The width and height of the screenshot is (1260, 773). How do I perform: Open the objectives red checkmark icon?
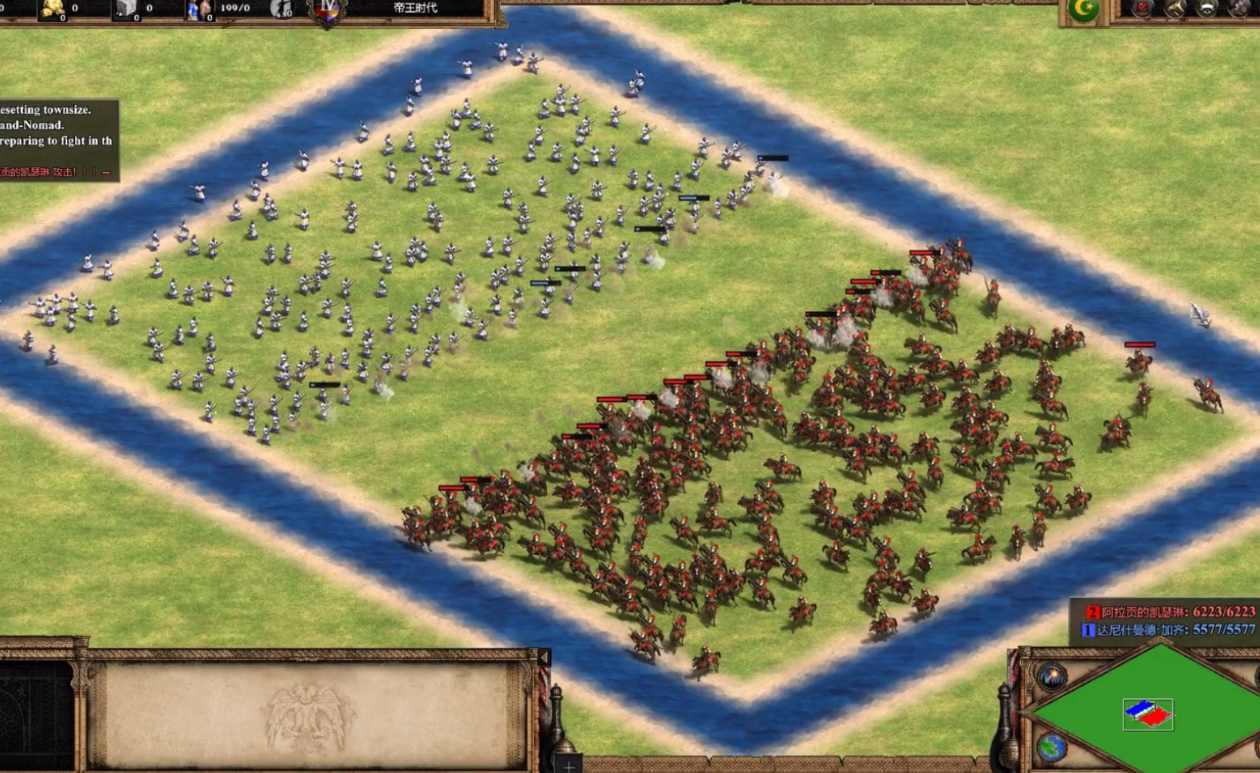tap(1142, 9)
